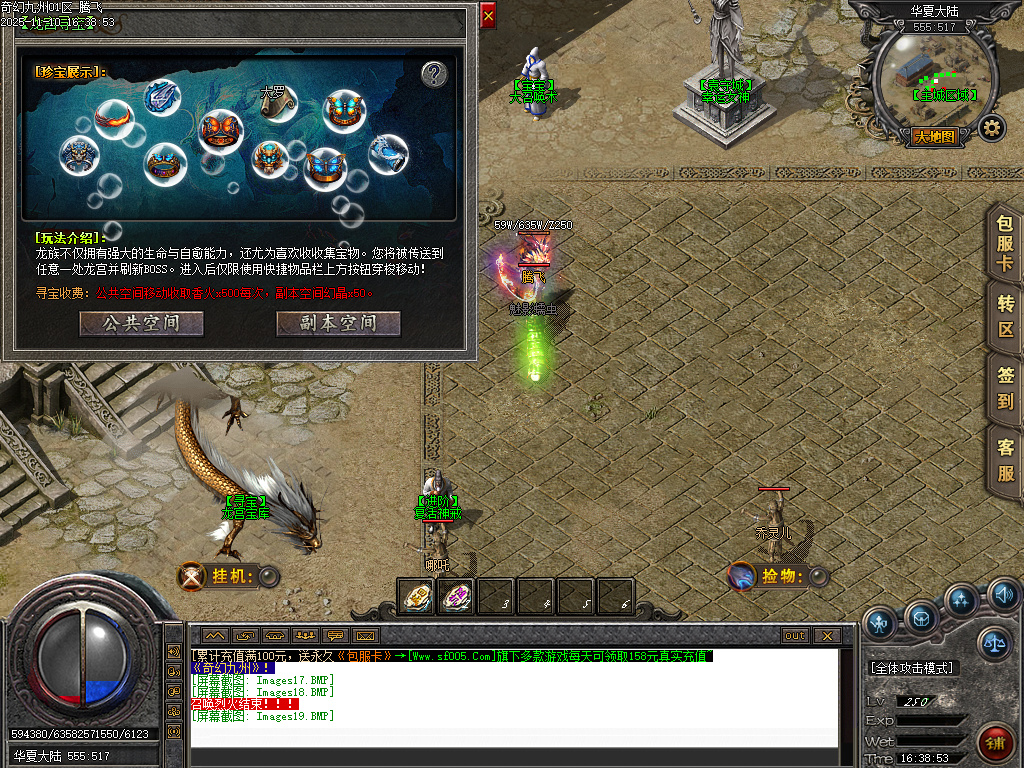Open the question mark help in treasure panel

pos(433,74)
